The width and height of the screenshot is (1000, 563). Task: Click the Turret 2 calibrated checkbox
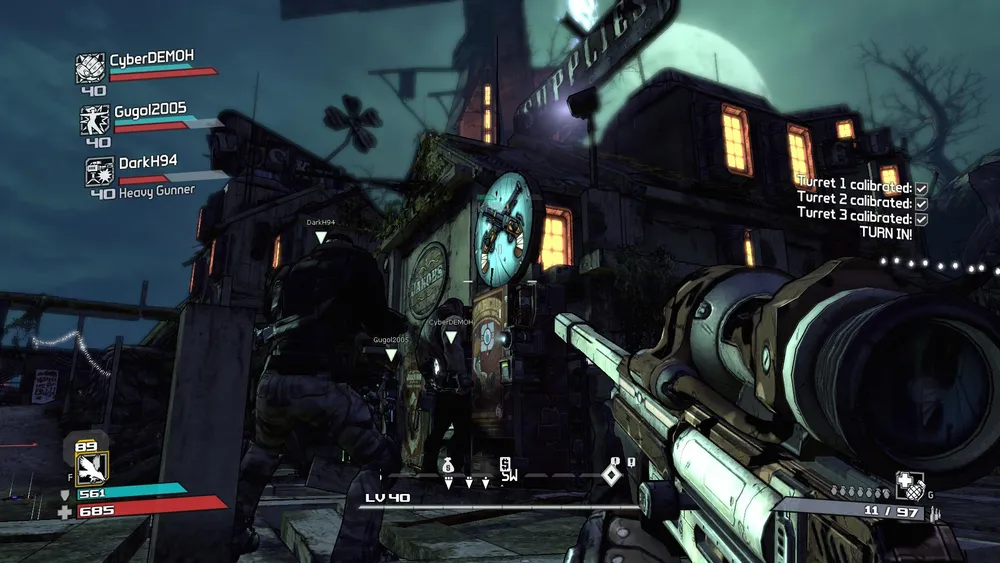click(x=921, y=203)
